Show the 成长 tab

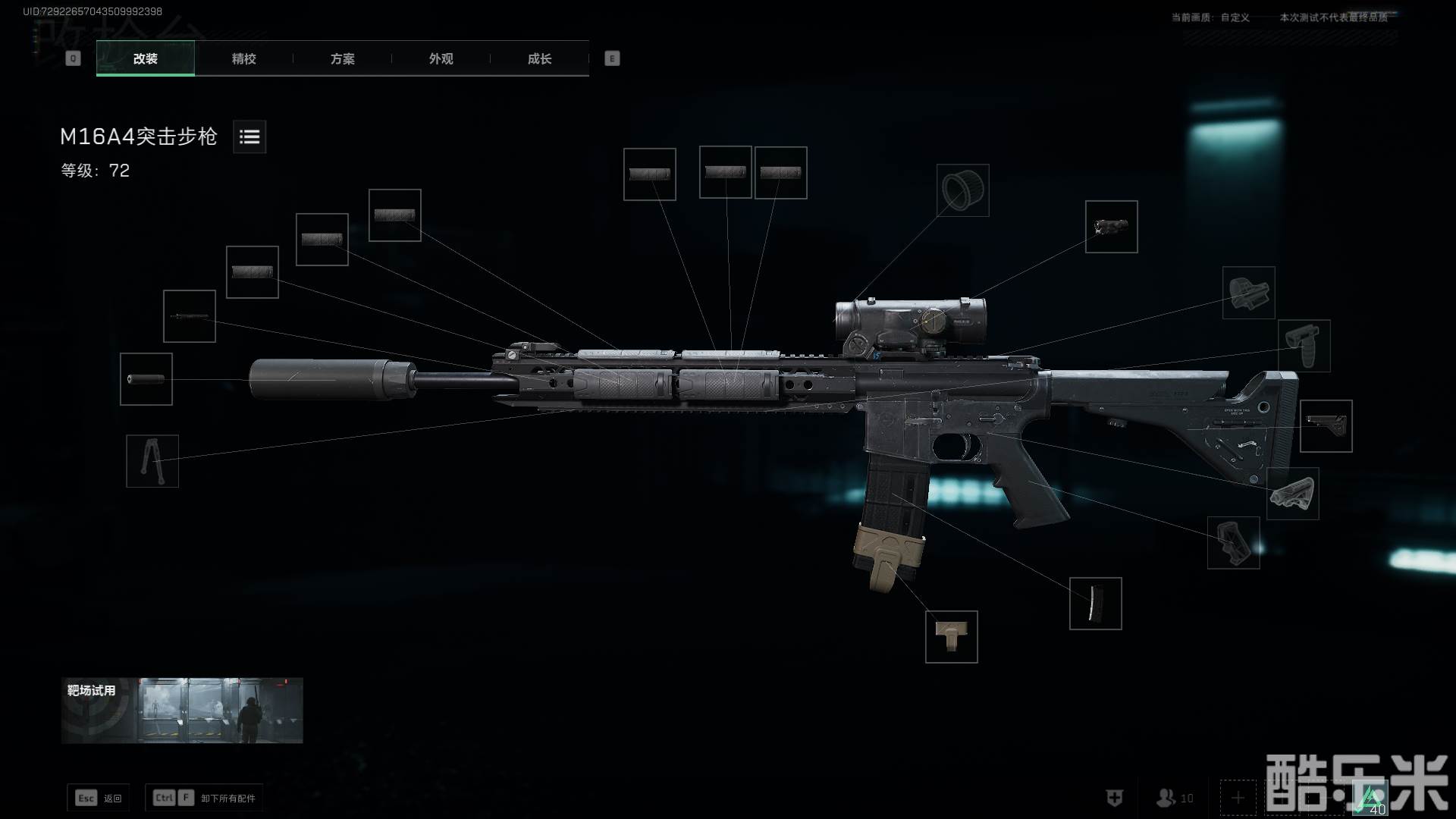coord(539,58)
